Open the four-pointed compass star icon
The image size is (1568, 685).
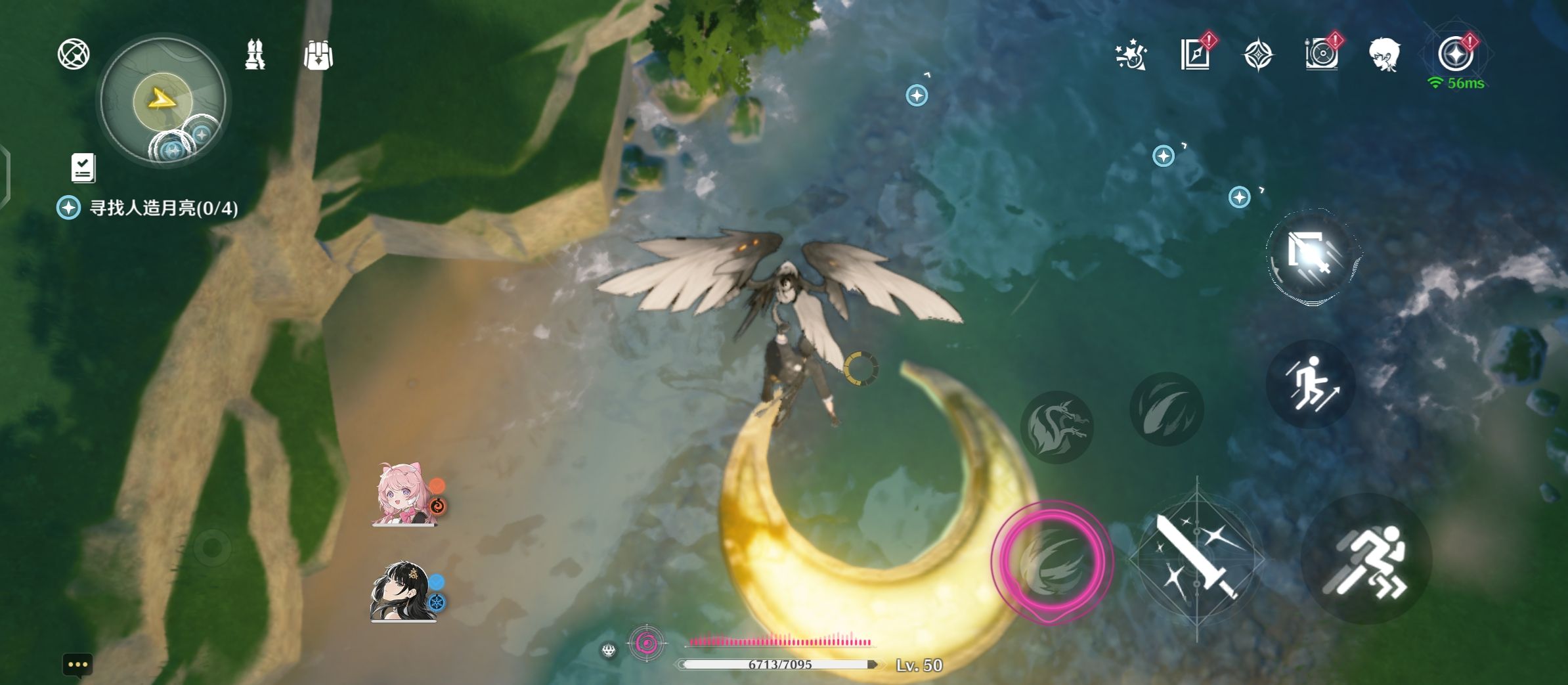point(1258,55)
